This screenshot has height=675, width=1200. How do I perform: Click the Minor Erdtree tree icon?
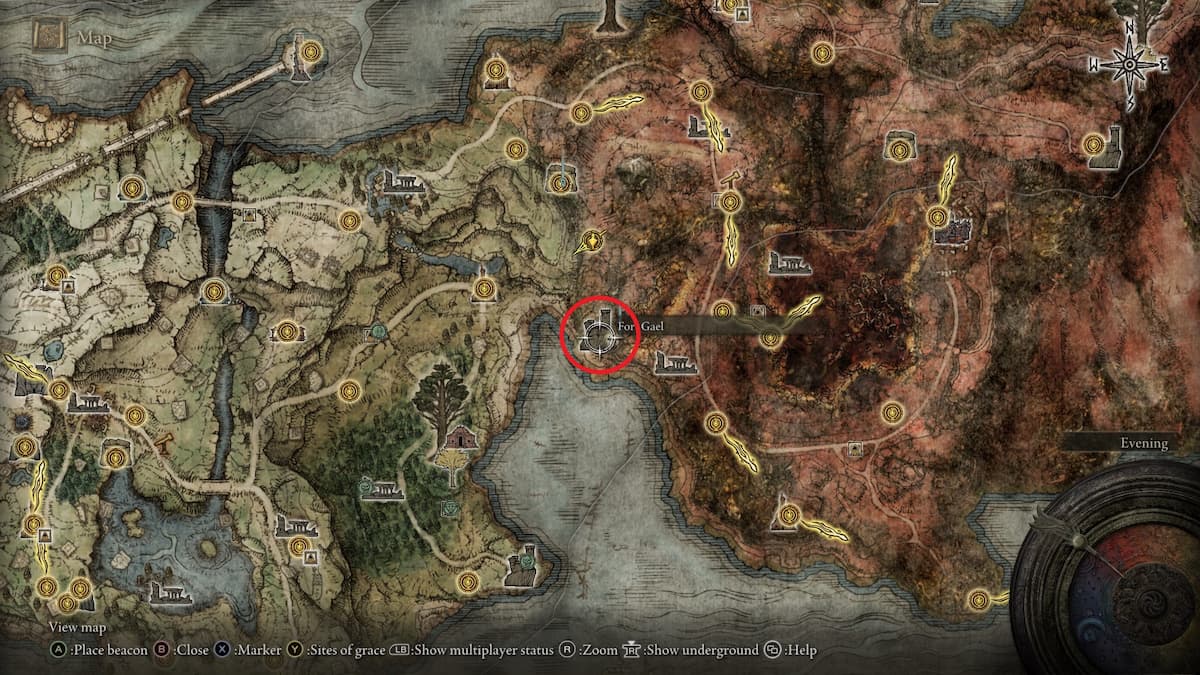pyautogui.click(x=442, y=392)
